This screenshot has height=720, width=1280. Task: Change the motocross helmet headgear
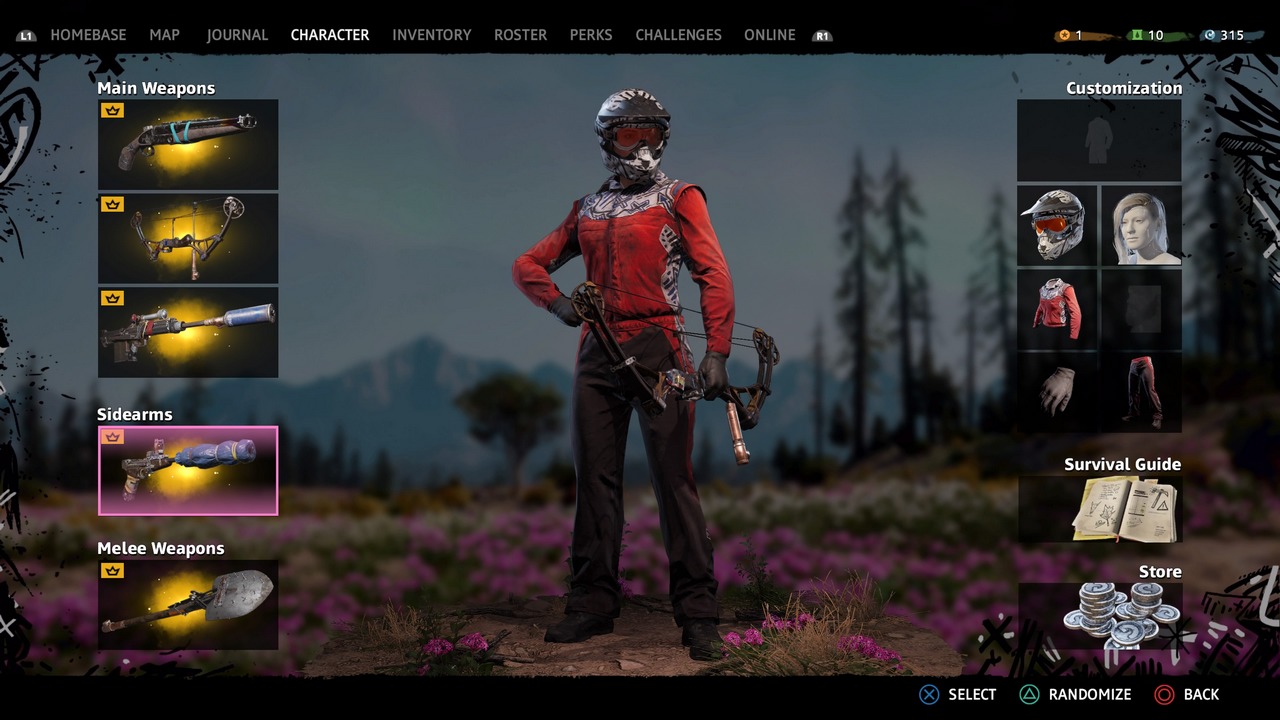click(1057, 225)
